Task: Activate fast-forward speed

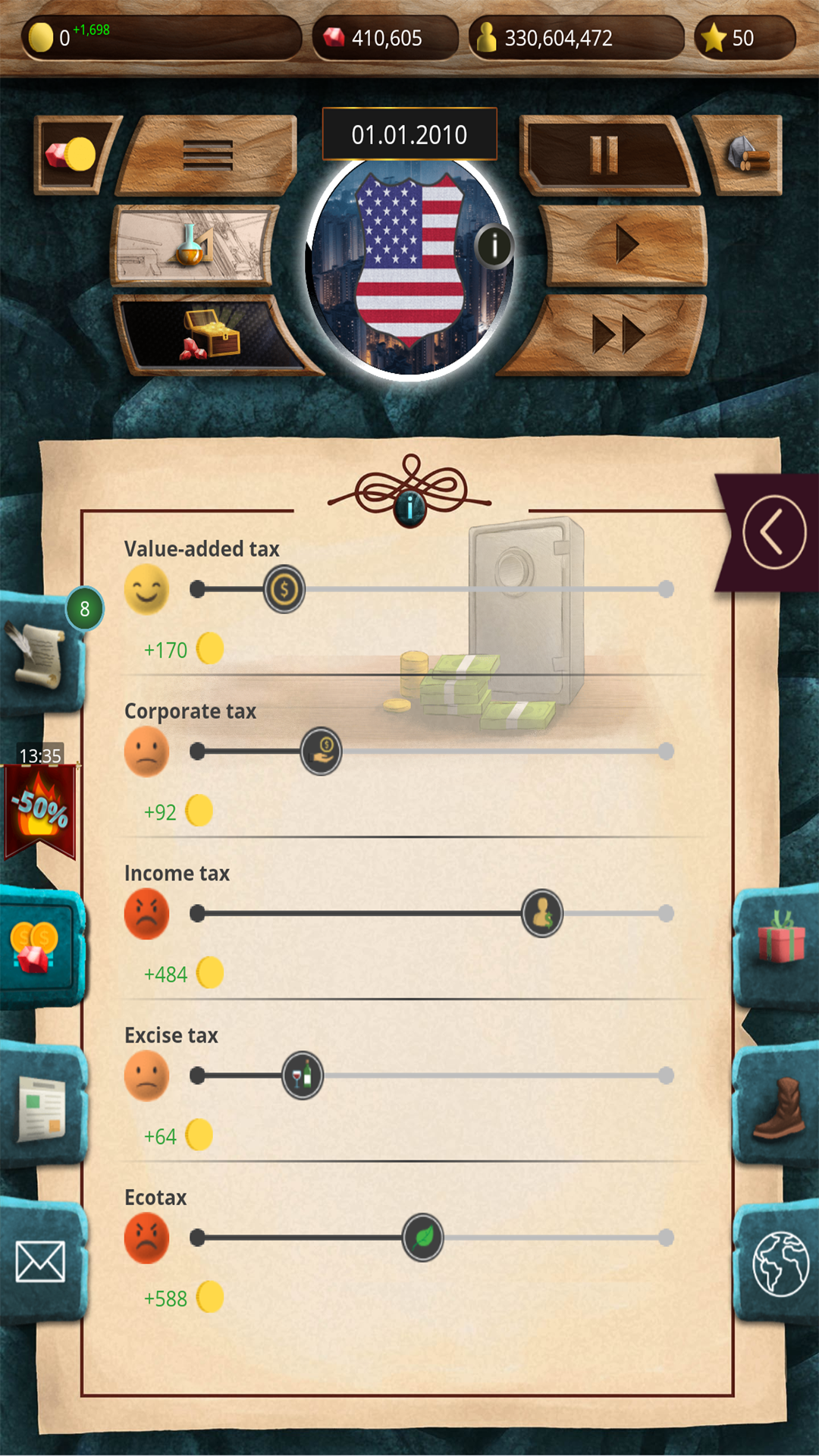Action: click(618, 334)
